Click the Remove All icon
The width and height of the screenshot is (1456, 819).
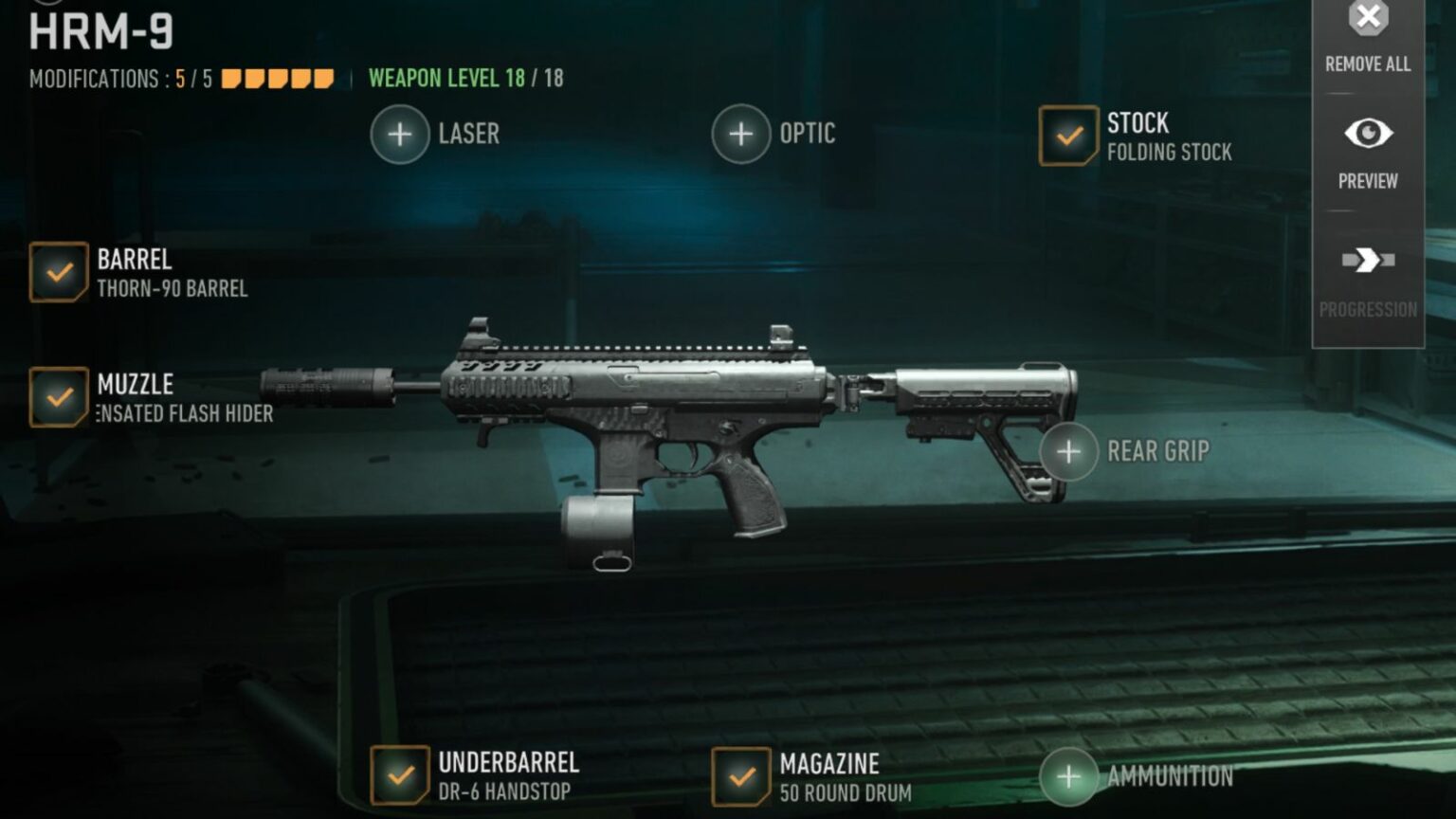click(x=1366, y=16)
